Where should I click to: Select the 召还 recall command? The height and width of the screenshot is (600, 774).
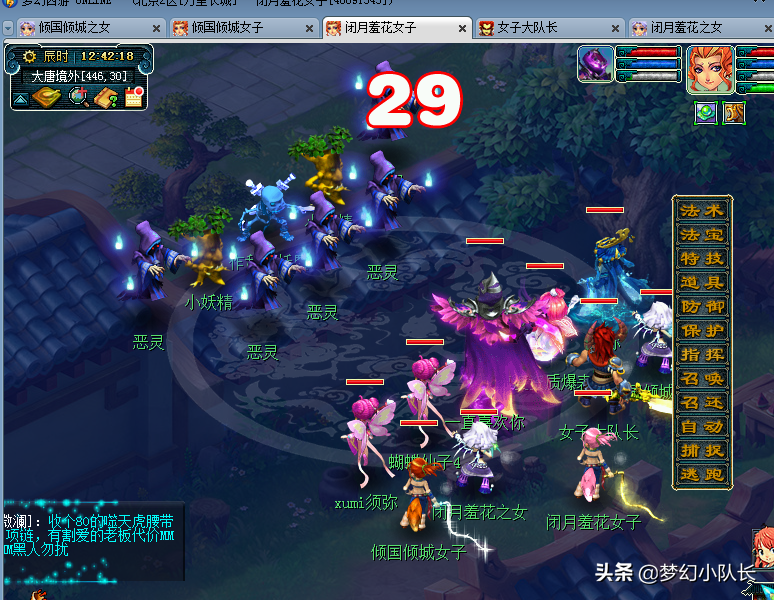pos(702,402)
